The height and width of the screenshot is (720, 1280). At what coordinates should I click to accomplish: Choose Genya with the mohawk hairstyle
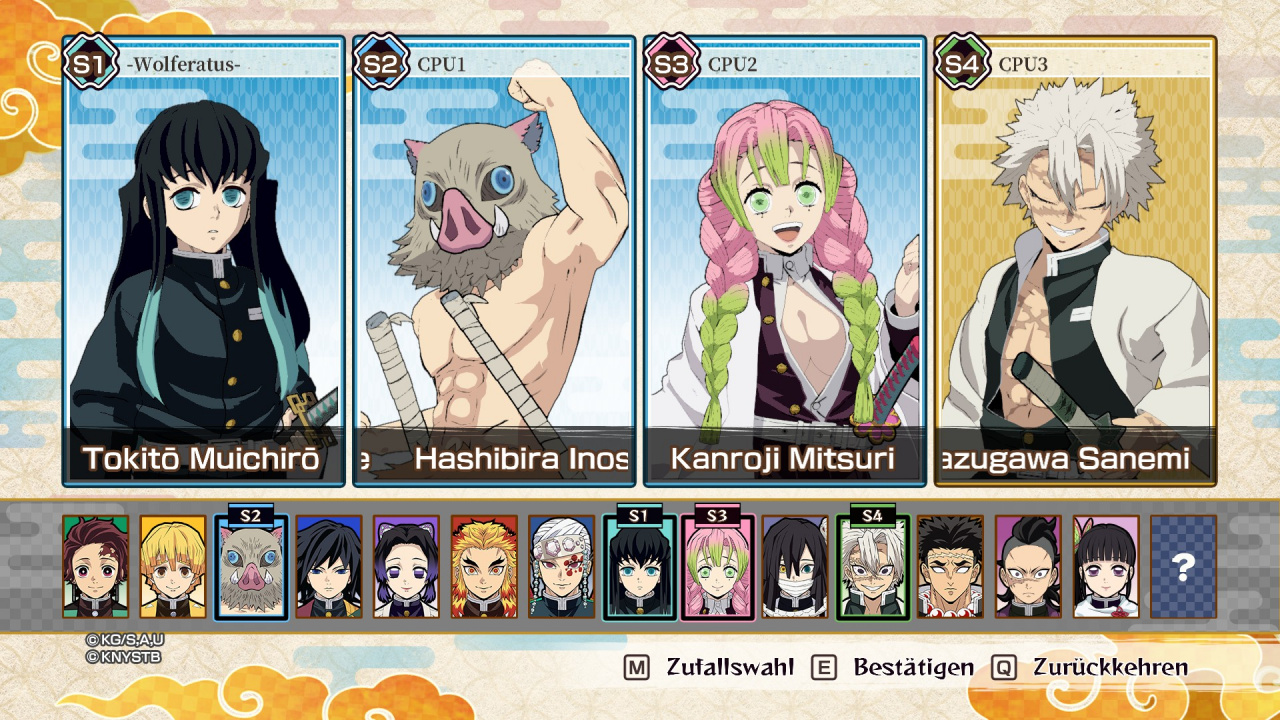[1028, 567]
